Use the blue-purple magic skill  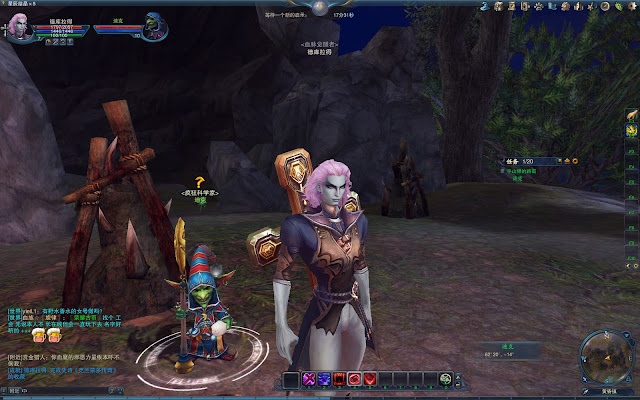tap(324, 378)
